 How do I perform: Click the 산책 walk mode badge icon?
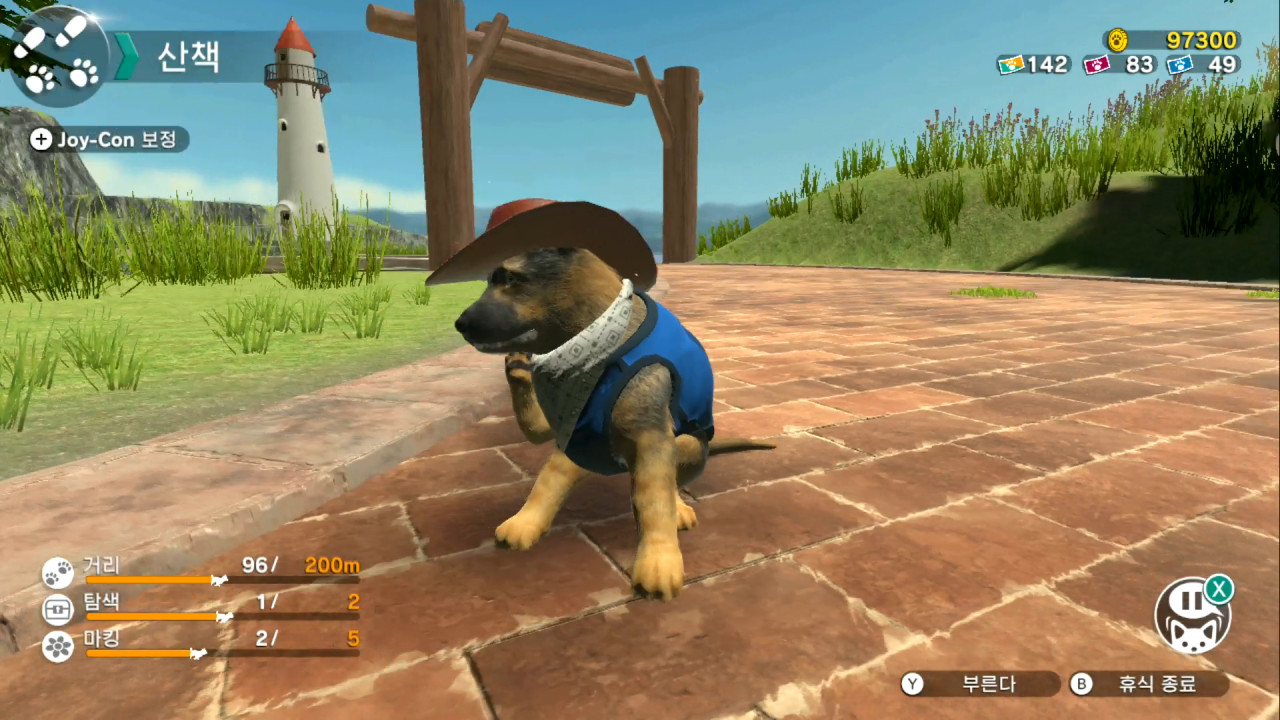[x=58, y=56]
